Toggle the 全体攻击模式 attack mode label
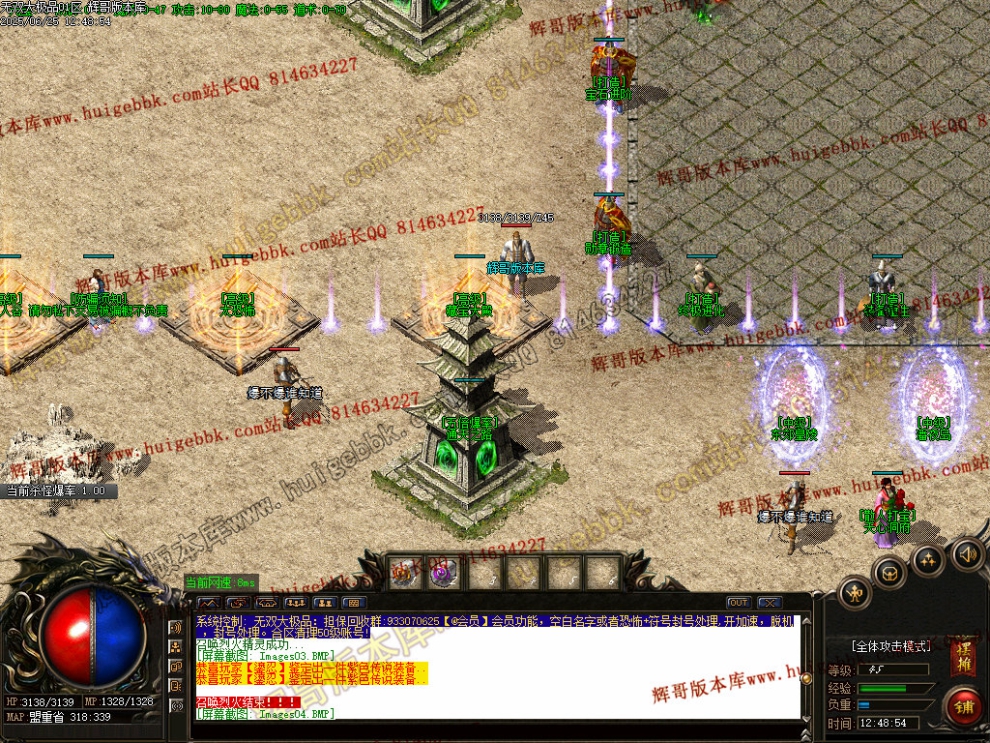This screenshot has height=743, width=990. pyautogui.click(x=890, y=647)
